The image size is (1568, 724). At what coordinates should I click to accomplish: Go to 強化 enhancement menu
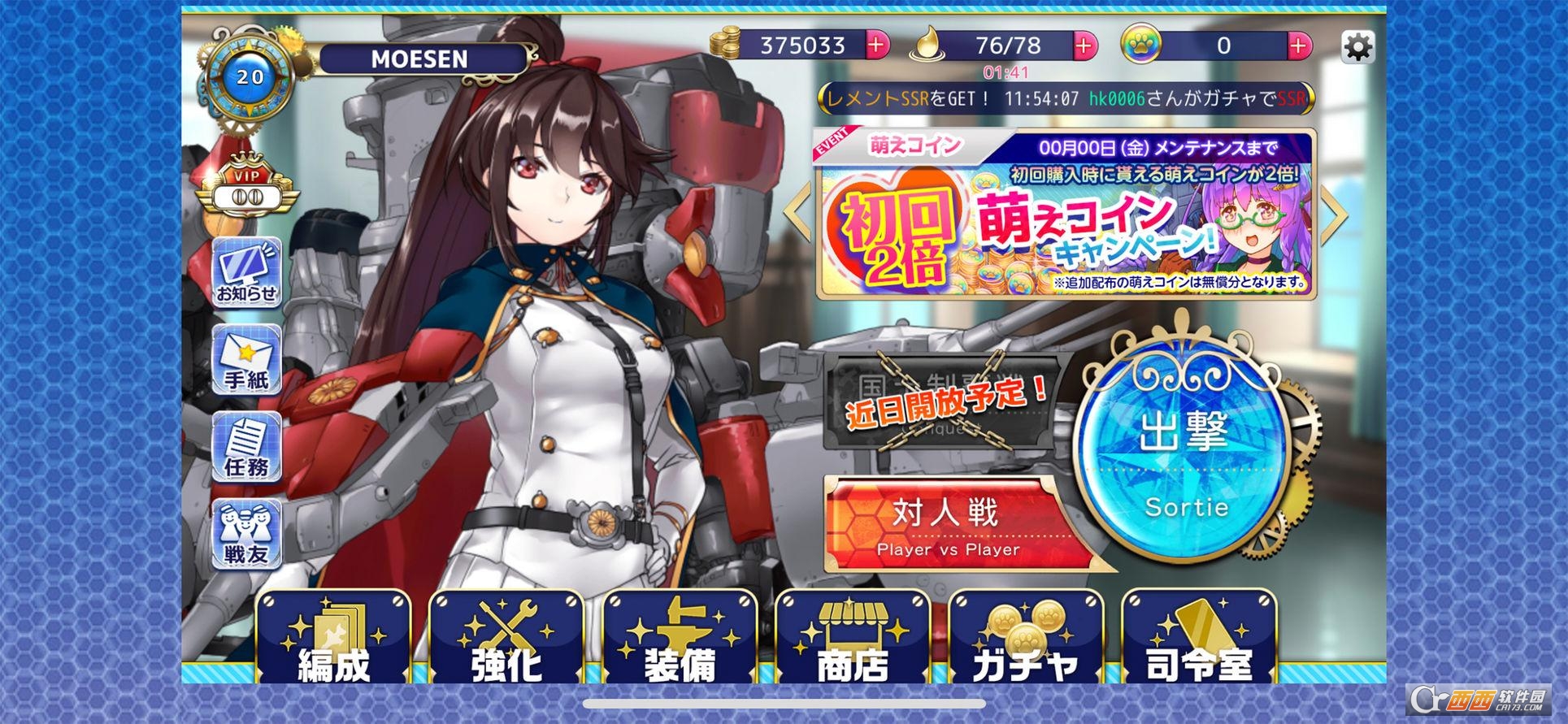pyautogui.click(x=507, y=639)
